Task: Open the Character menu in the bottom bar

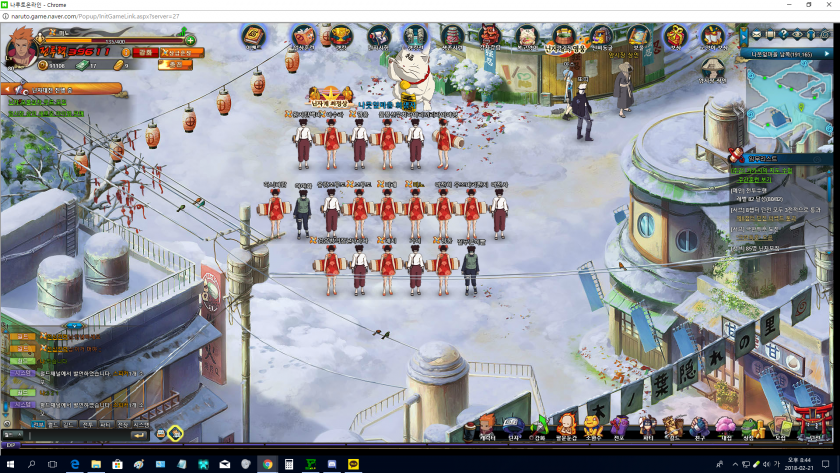Action: (487, 424)
